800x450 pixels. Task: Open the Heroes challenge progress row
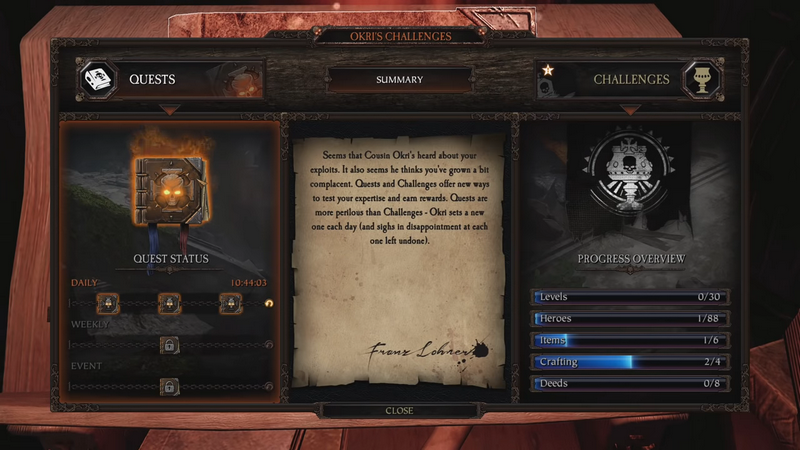[x=631, y=319]
